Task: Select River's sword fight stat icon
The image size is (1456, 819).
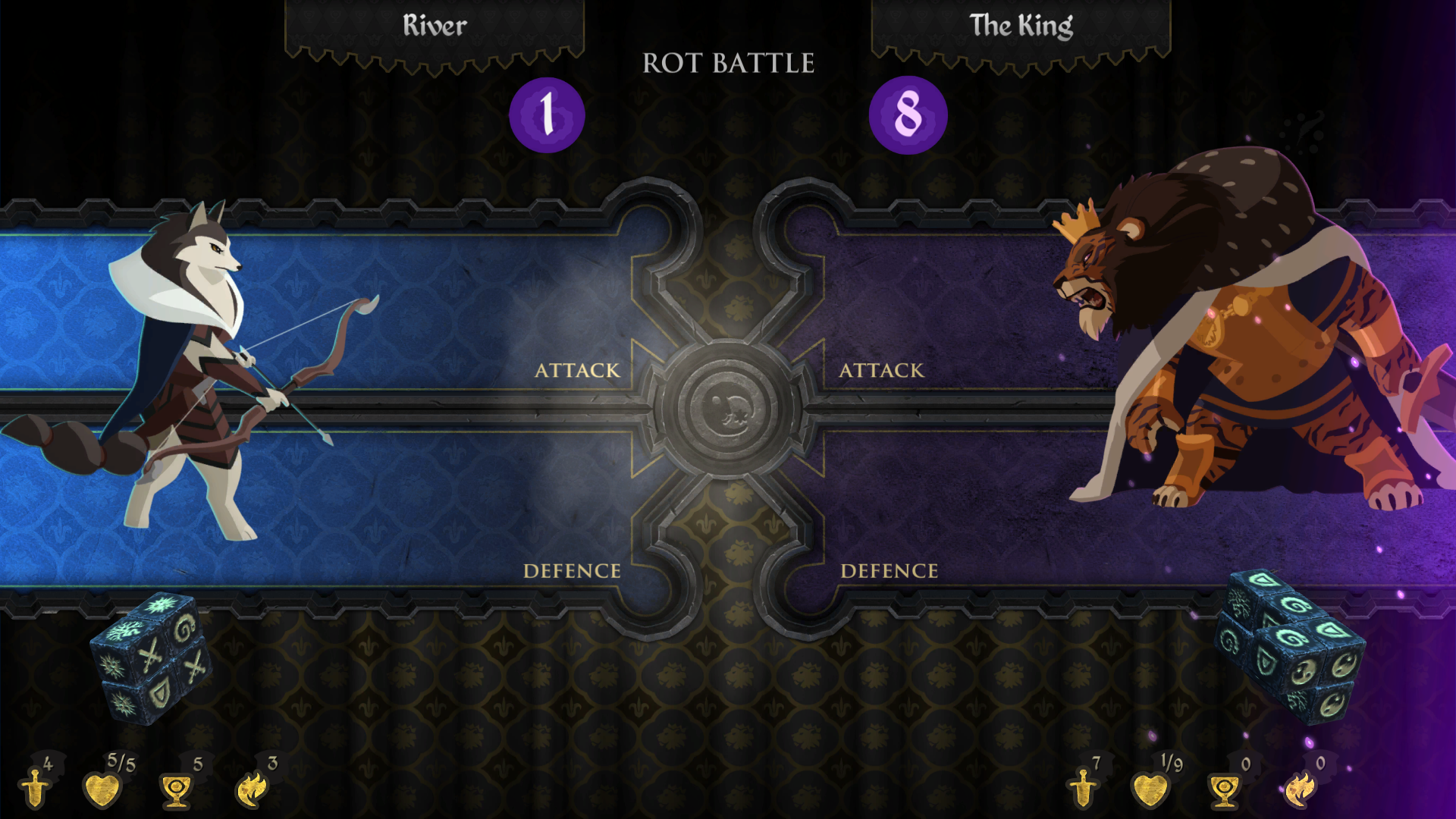Action: 35,789
